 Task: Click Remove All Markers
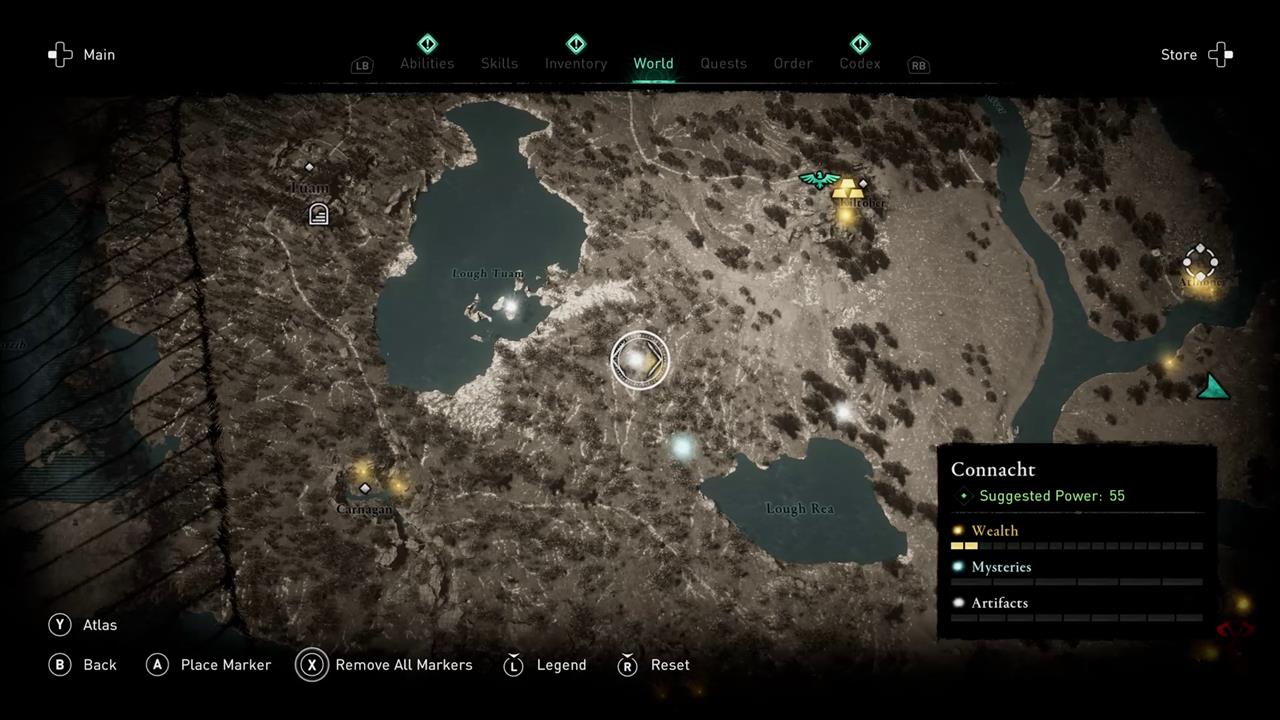tap(385, 665)
